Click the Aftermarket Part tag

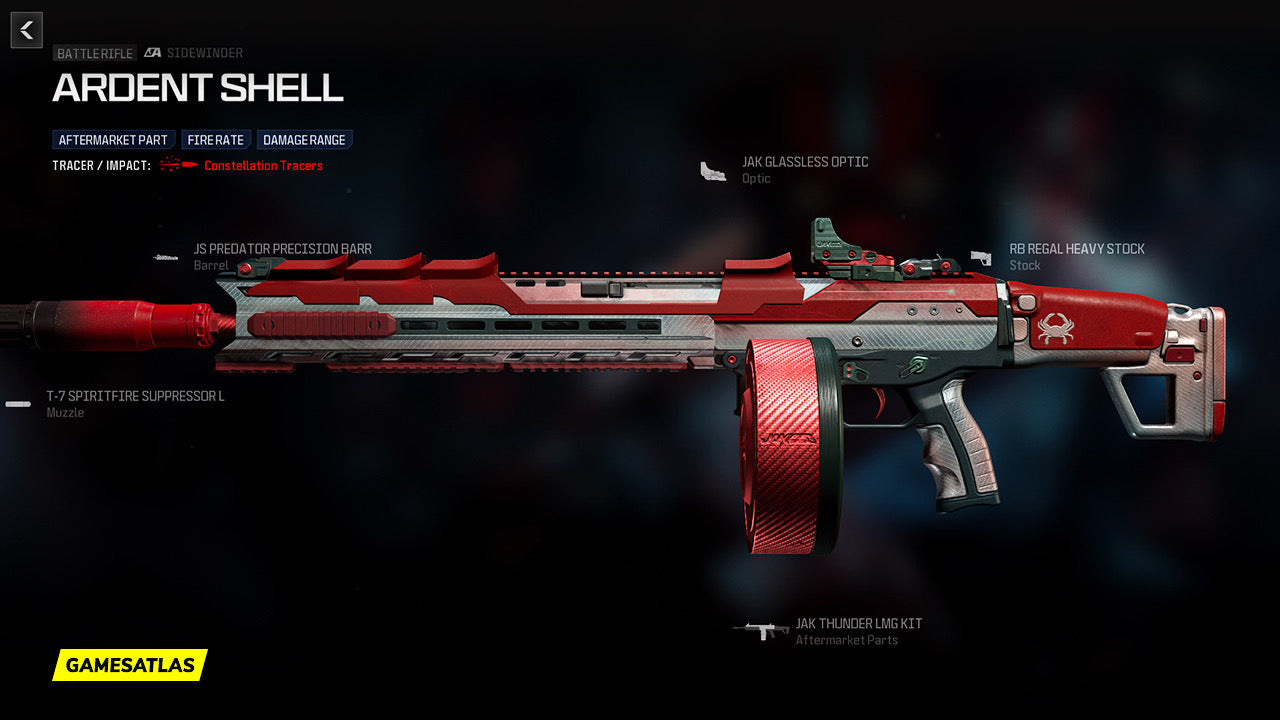coord(113,140)
